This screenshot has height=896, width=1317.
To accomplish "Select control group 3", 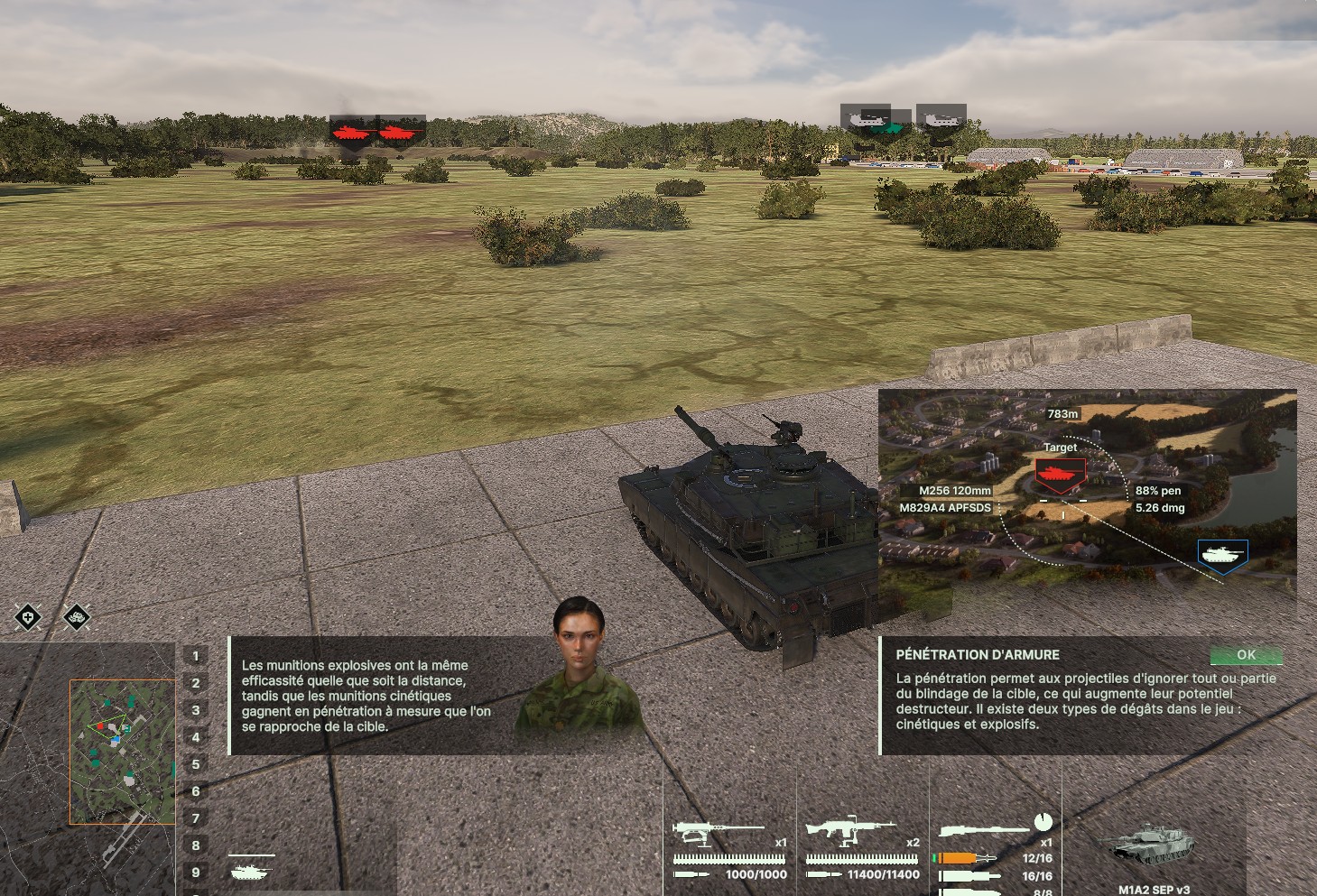I will [x=196, y=710].
